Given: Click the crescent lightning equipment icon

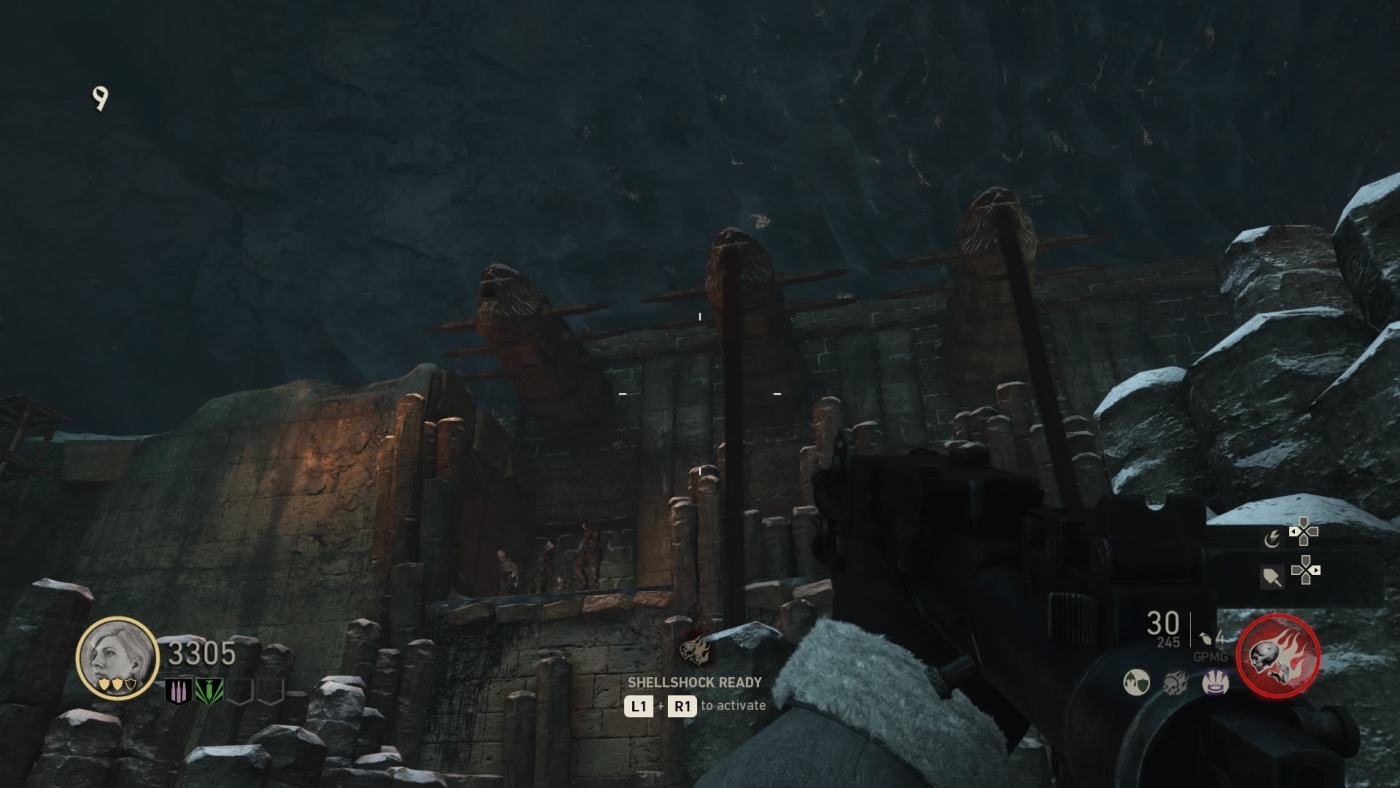Looking at the screenshot, I should pos(1273,538).
